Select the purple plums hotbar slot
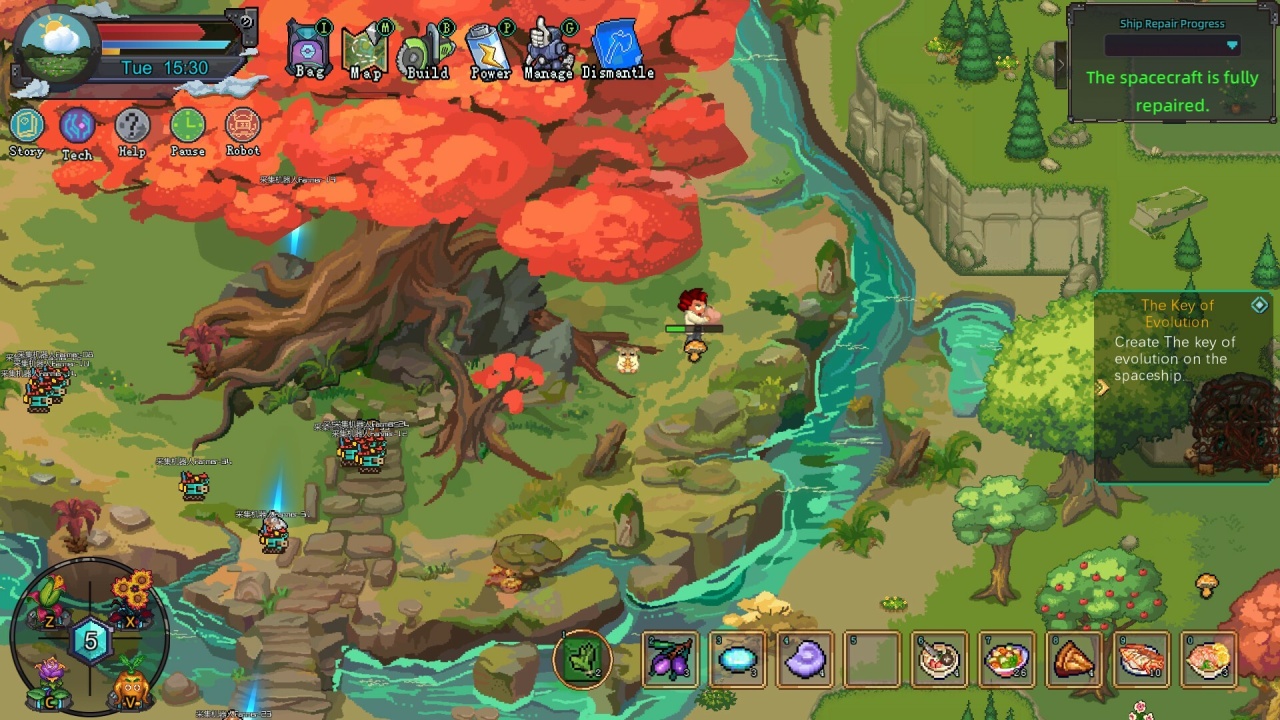Image resolution: width=1280 pixels, height=720 pixels. (x=671, y=660)
